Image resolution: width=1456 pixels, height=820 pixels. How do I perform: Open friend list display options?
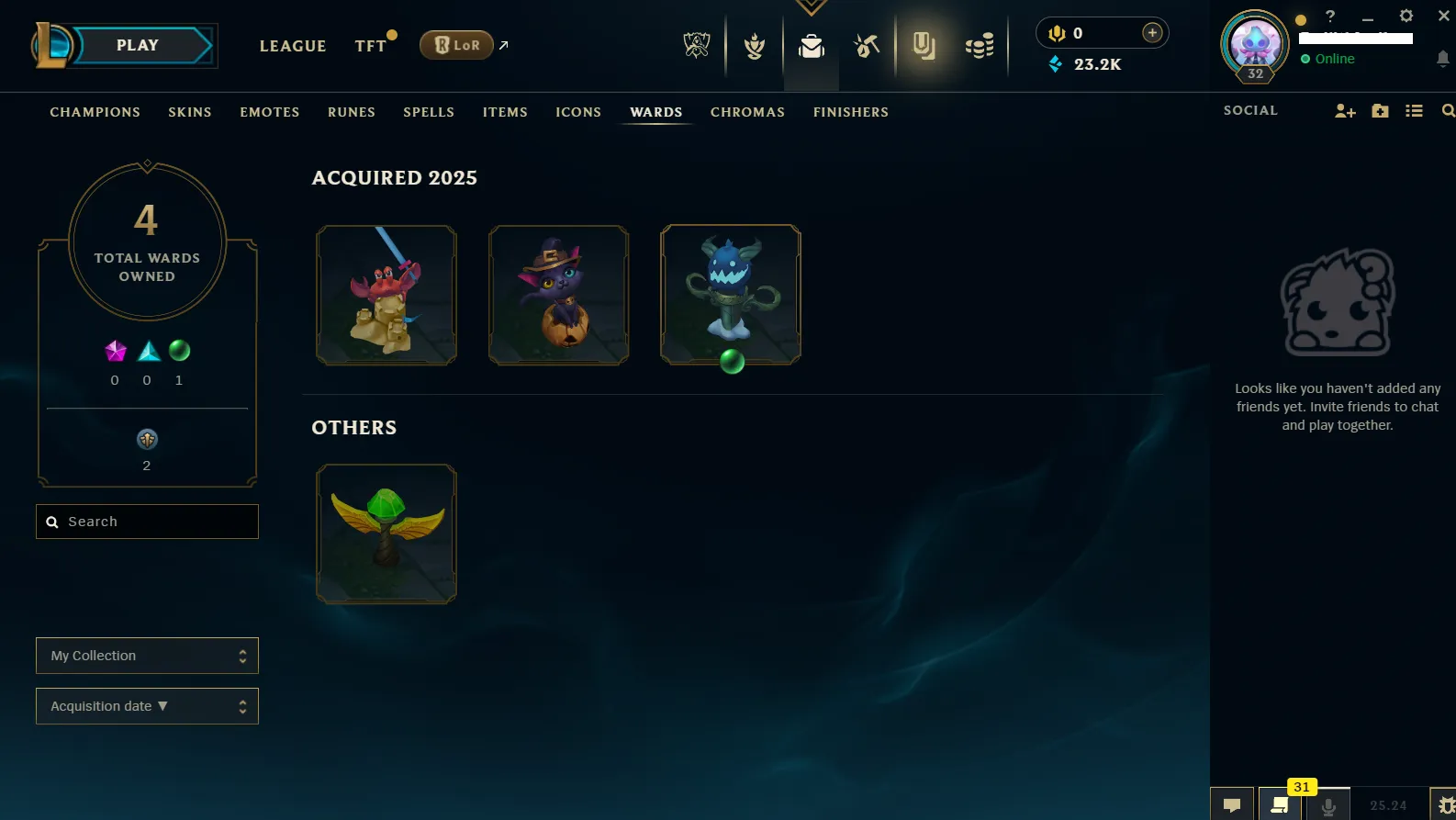(x=1414, y=110)
